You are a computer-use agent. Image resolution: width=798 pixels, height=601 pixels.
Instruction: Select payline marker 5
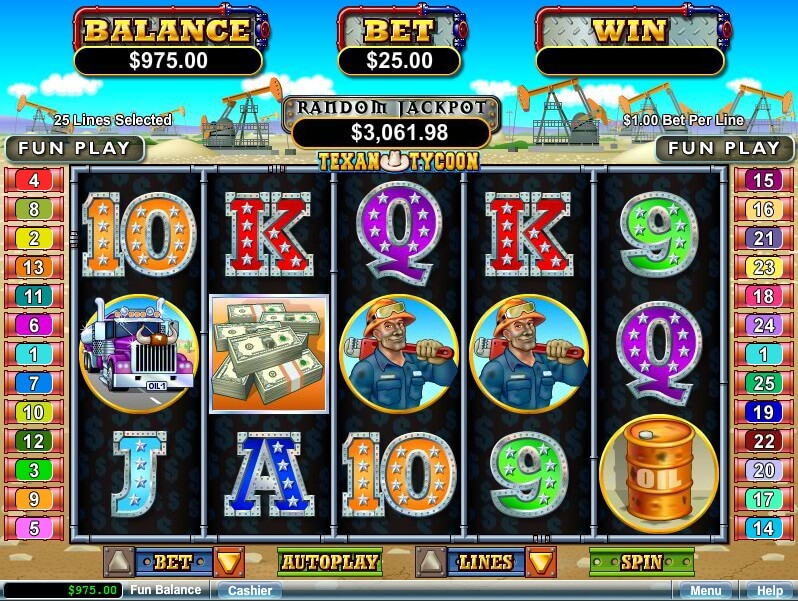click(x=33, y=528)
